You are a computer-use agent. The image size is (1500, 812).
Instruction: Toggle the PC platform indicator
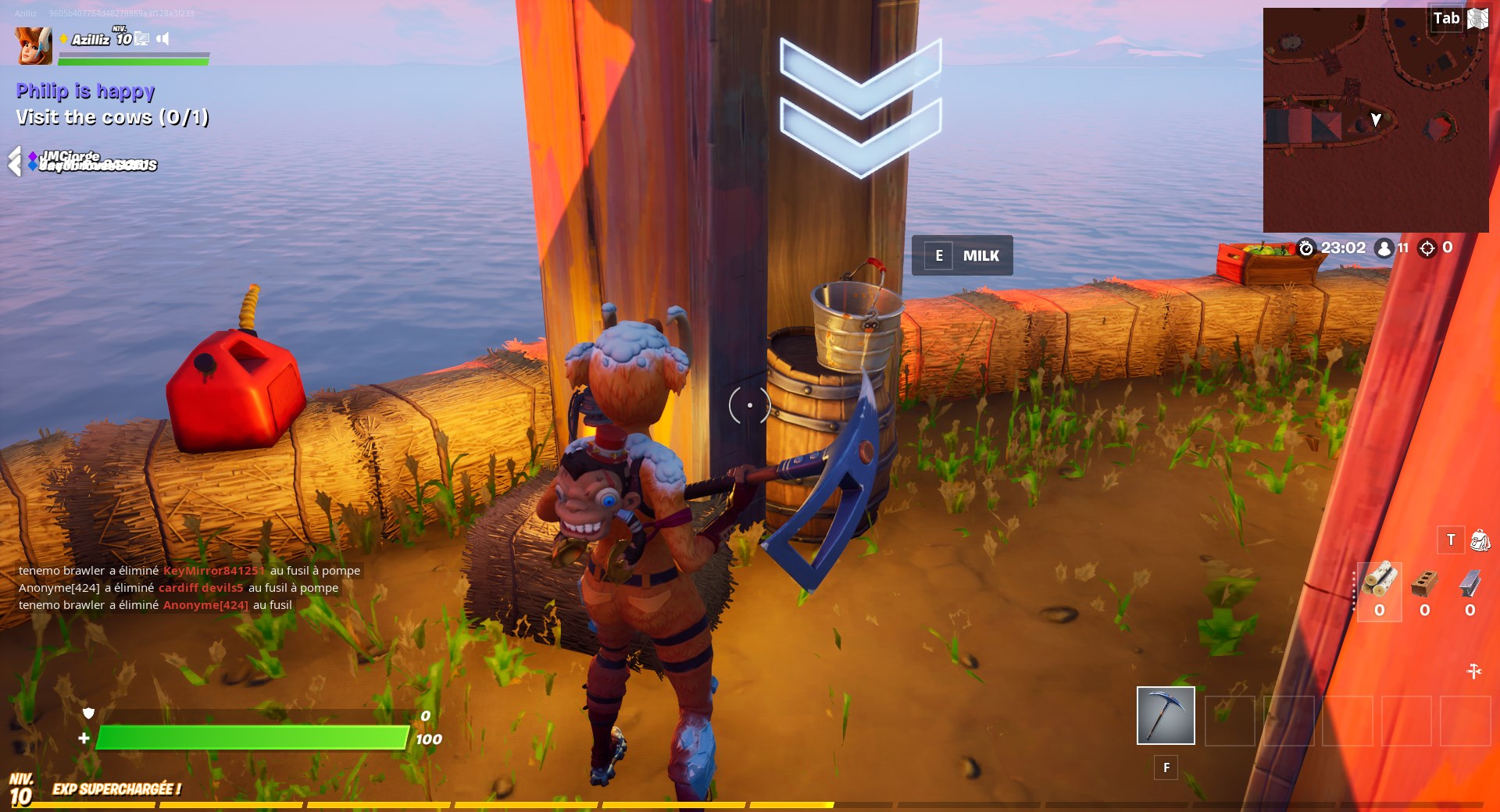(141, 39)
